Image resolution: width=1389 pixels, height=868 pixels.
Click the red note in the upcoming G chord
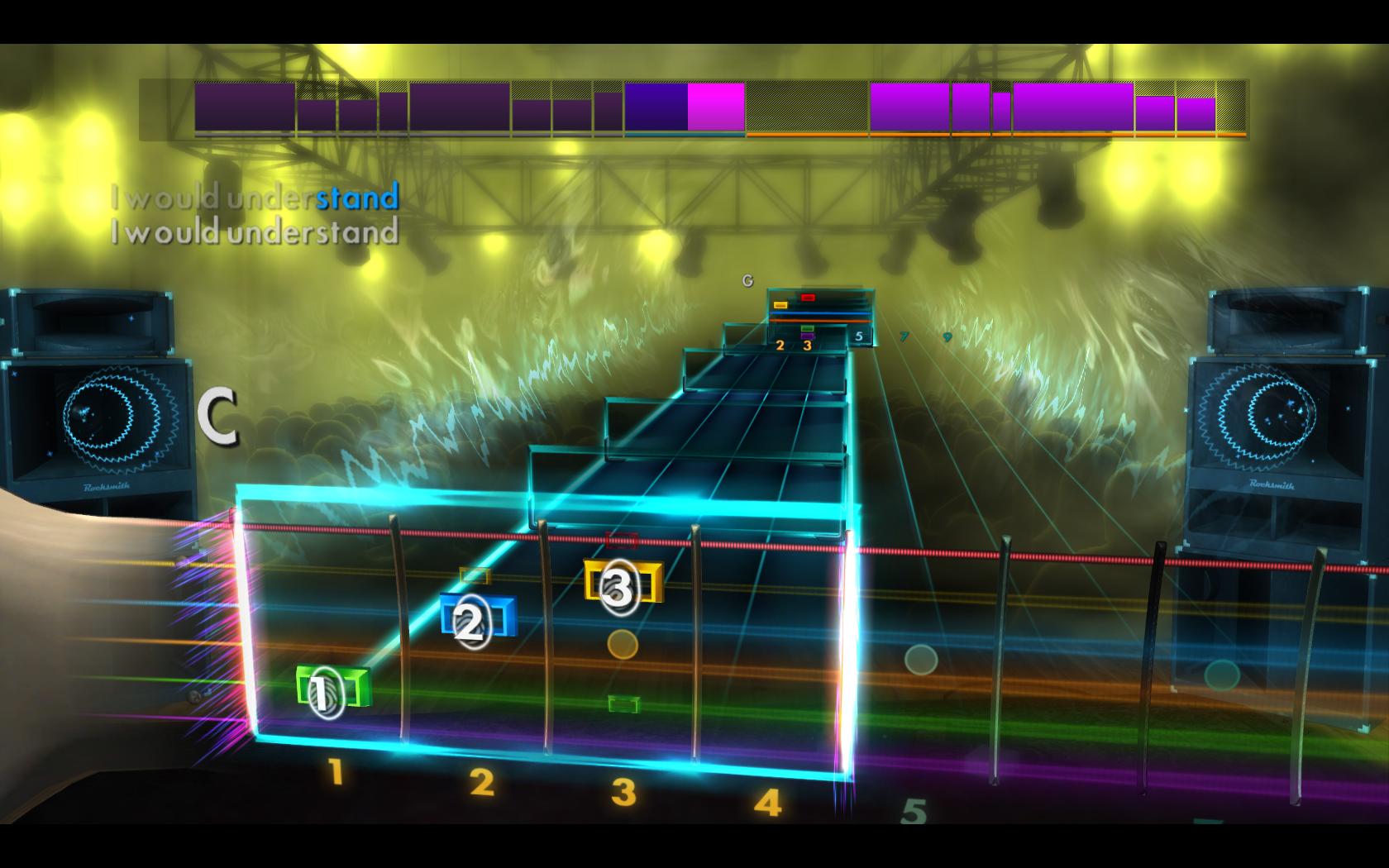click(808, 298)
